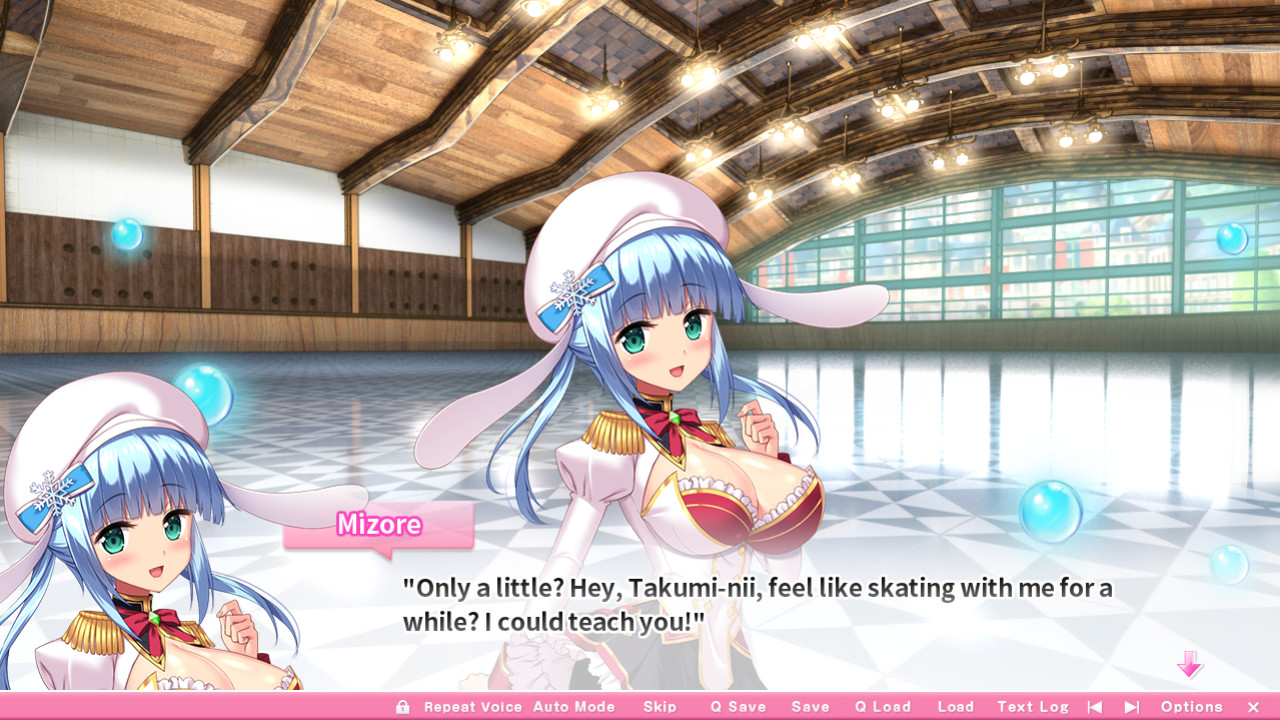Click the Mizore name plate
This screenshot has height=720, width=1280.
377,526
